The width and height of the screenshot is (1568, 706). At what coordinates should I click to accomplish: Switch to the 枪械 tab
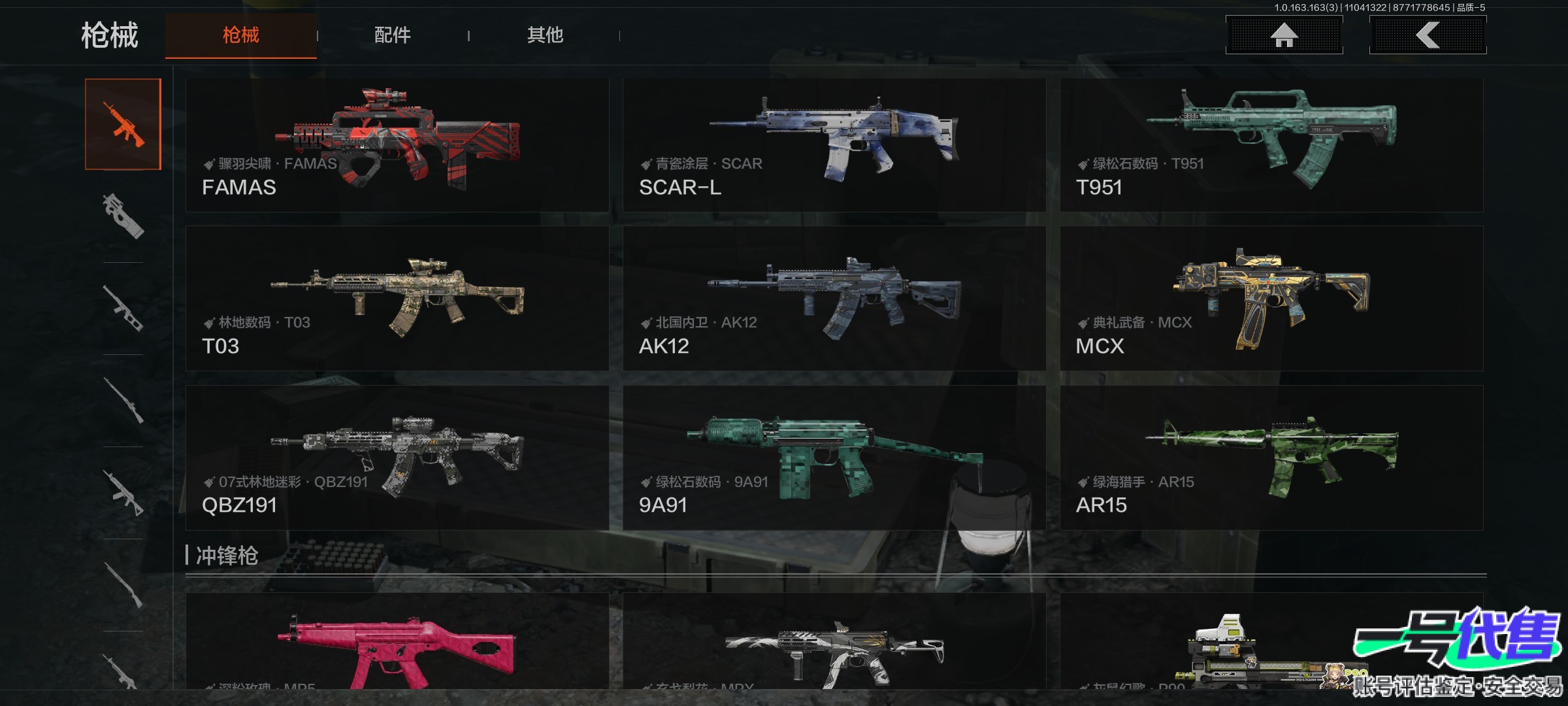tap(240, 35)
